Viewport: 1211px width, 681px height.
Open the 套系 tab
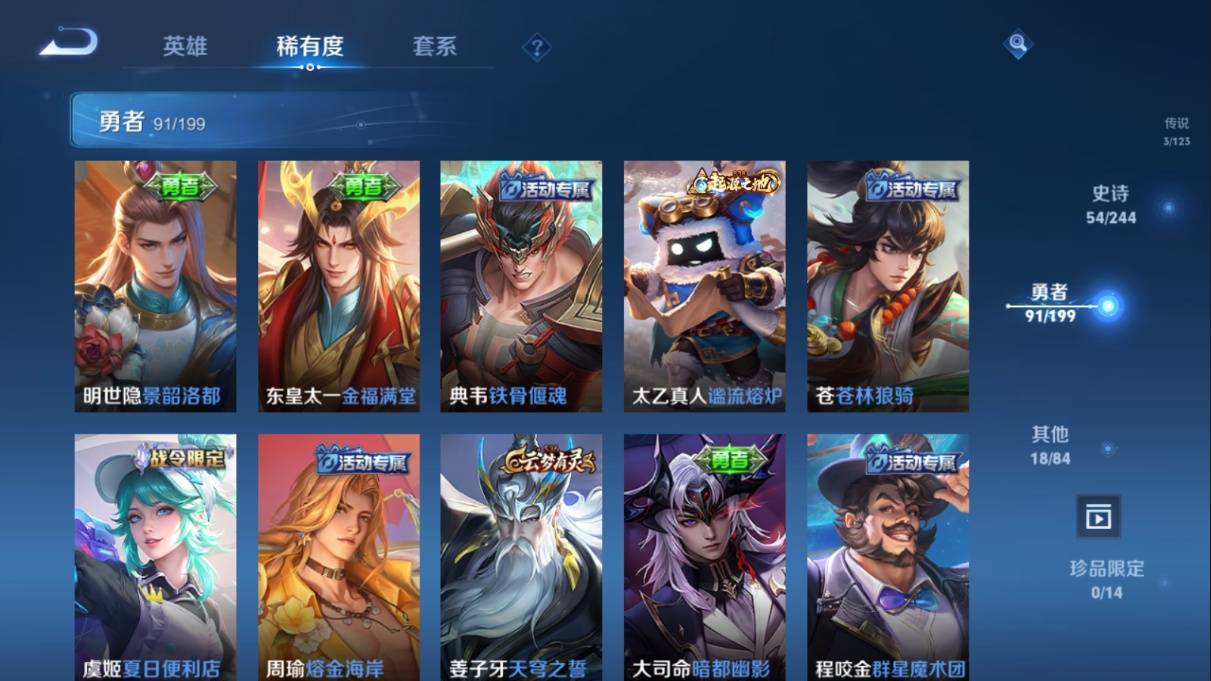(x=434, y=46)
